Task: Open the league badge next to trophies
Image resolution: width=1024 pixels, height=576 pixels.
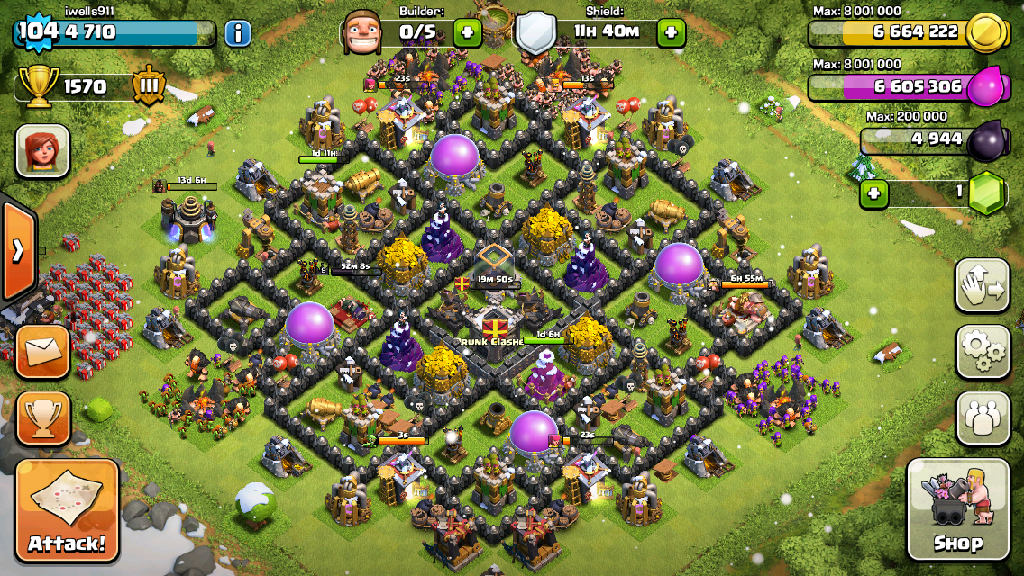Action: [149, 86]
